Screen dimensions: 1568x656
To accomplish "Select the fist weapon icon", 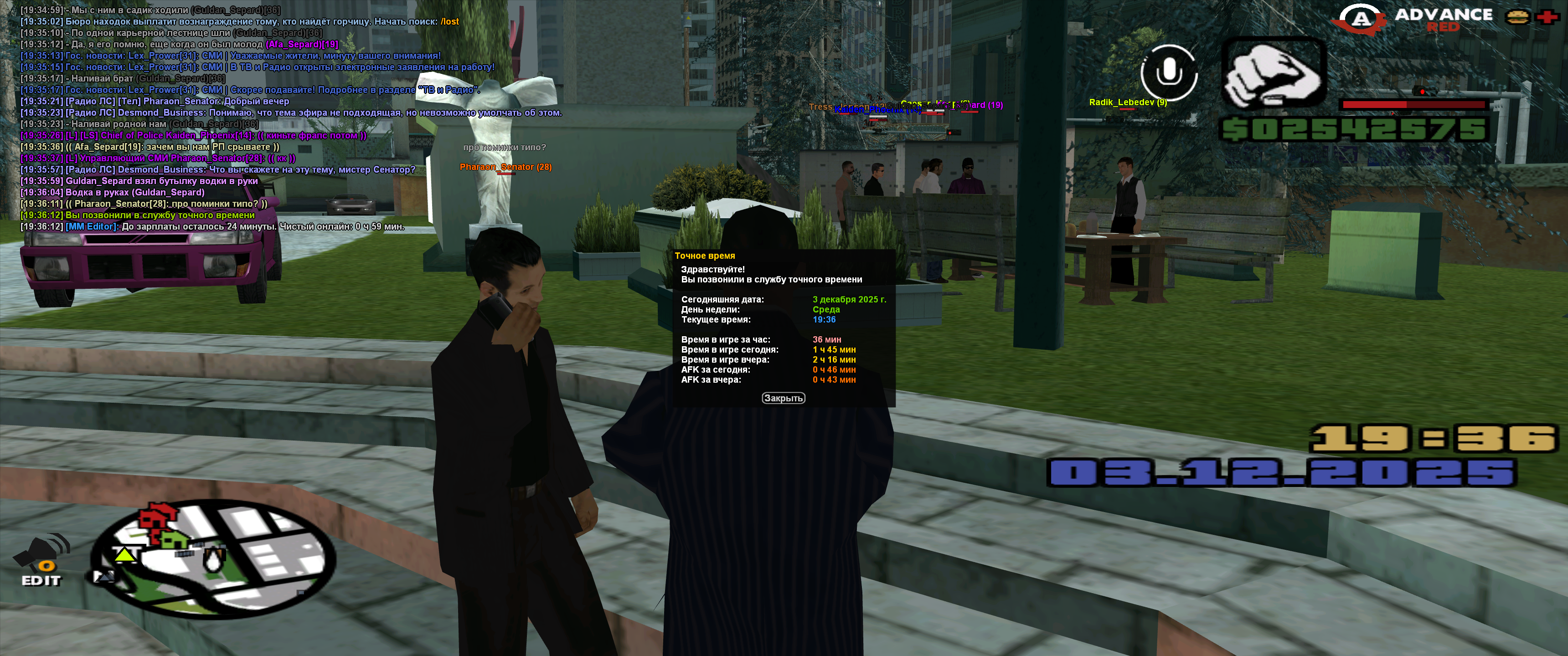I will pos(1274,73).
